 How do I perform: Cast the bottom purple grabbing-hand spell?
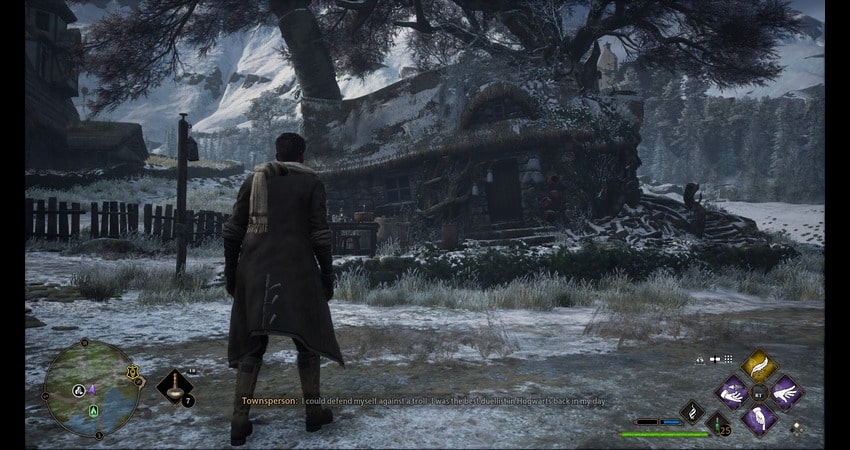(x=759, y=418)
